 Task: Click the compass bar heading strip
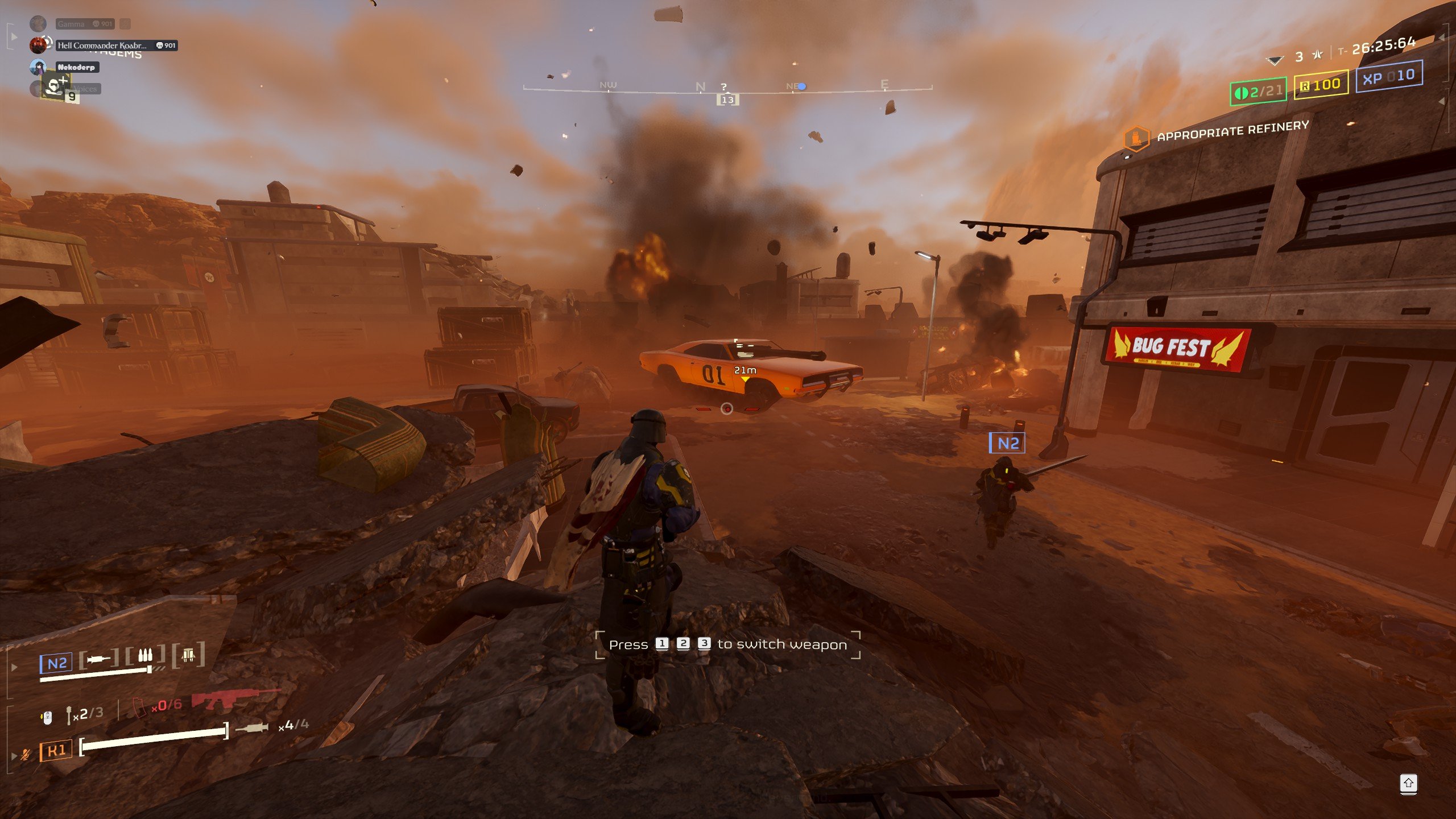tap(727, 88)
